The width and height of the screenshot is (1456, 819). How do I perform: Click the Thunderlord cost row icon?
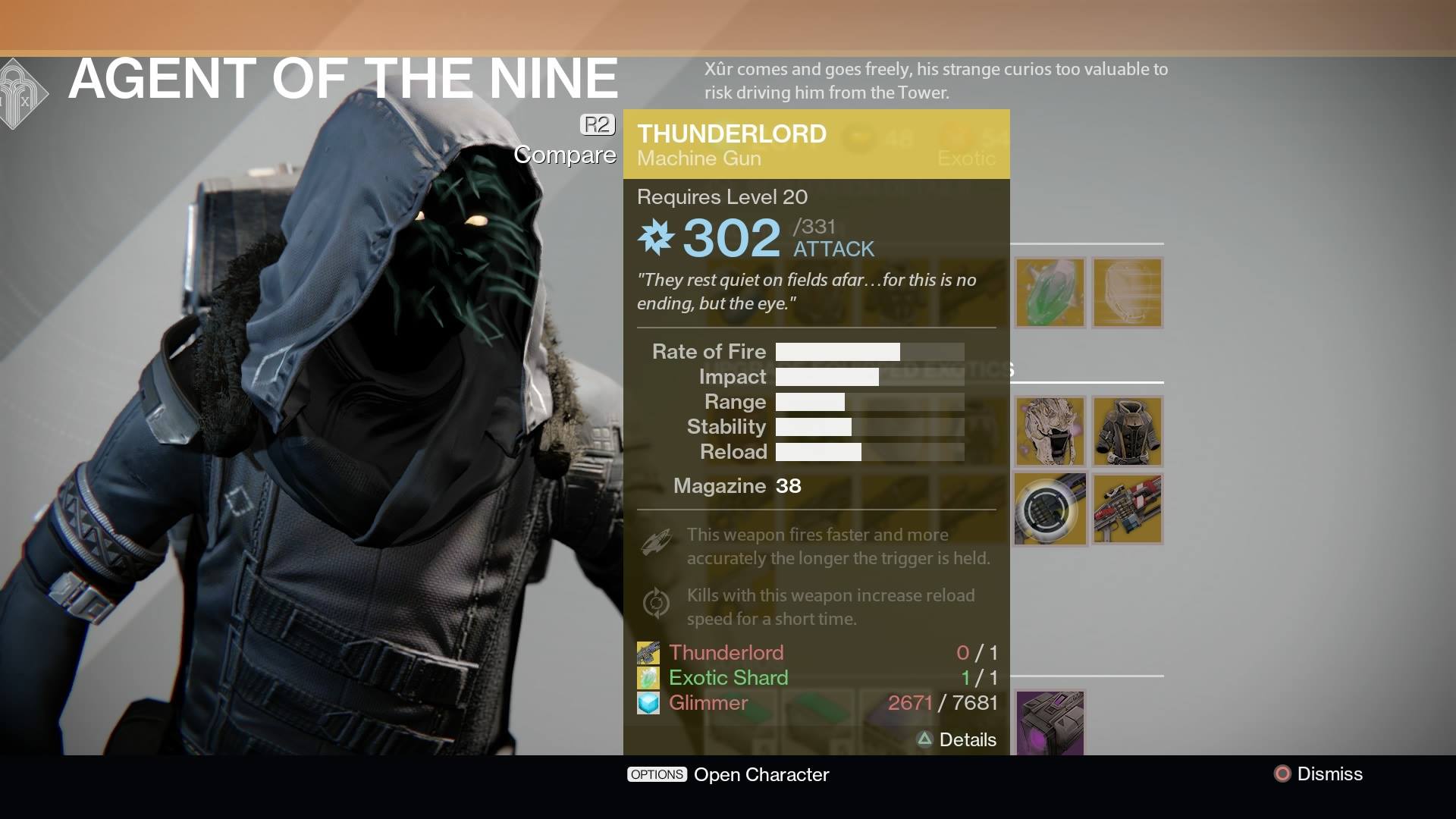[648, 652]
